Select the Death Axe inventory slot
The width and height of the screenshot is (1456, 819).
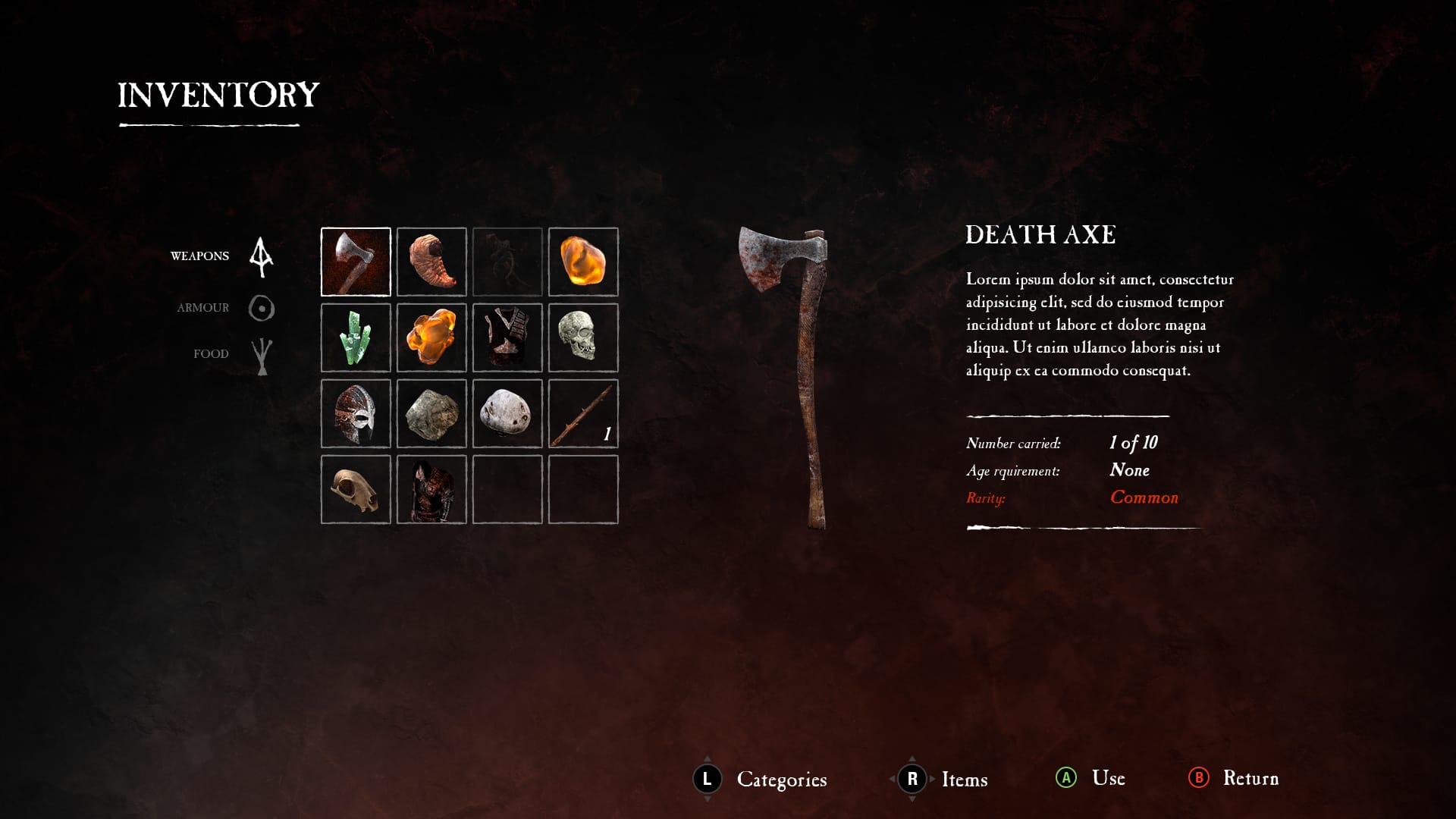pyautogui.click(x=356, y=262)
